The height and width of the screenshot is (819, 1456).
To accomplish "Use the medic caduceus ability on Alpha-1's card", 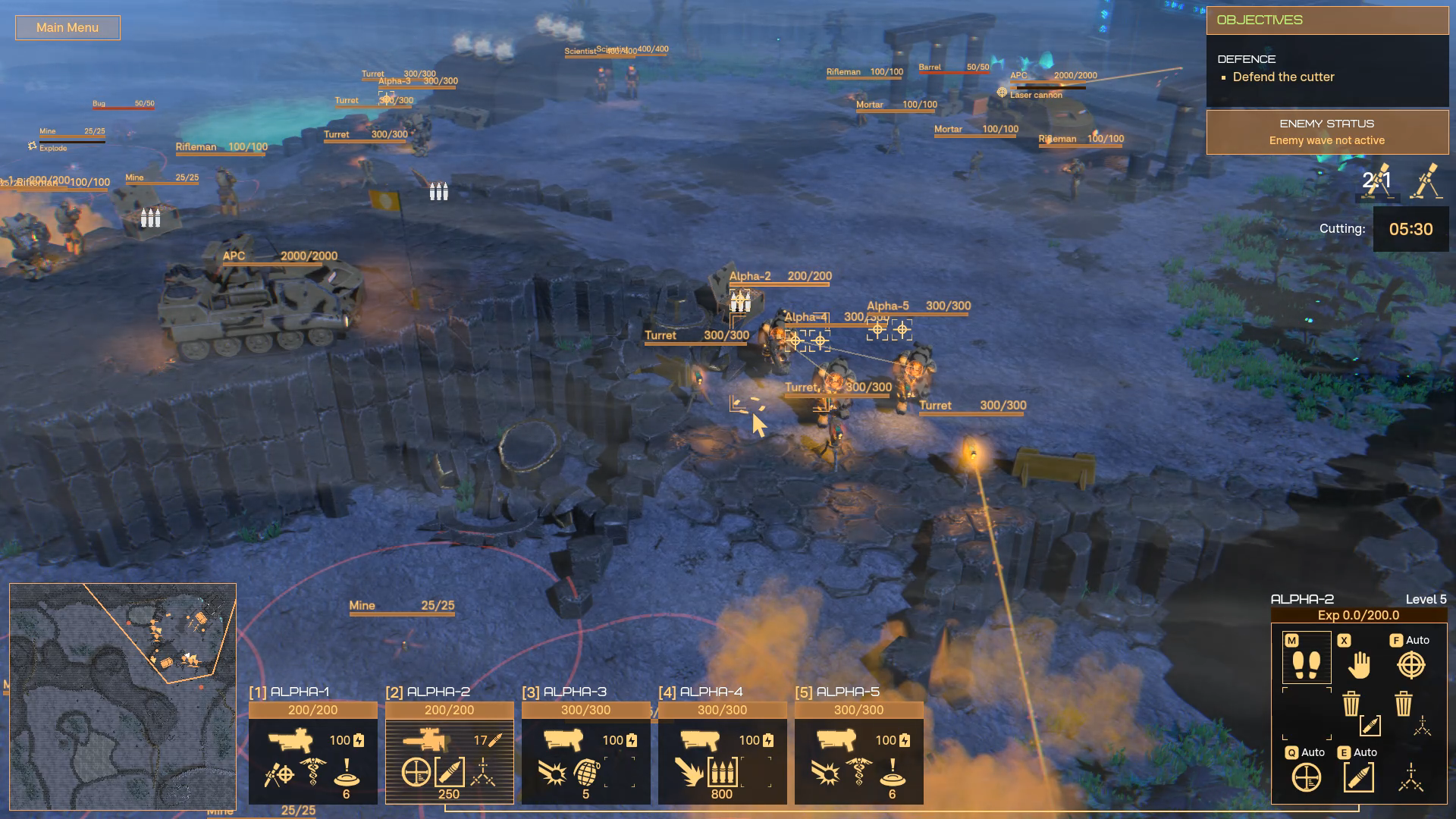I will tap(312, 773).
